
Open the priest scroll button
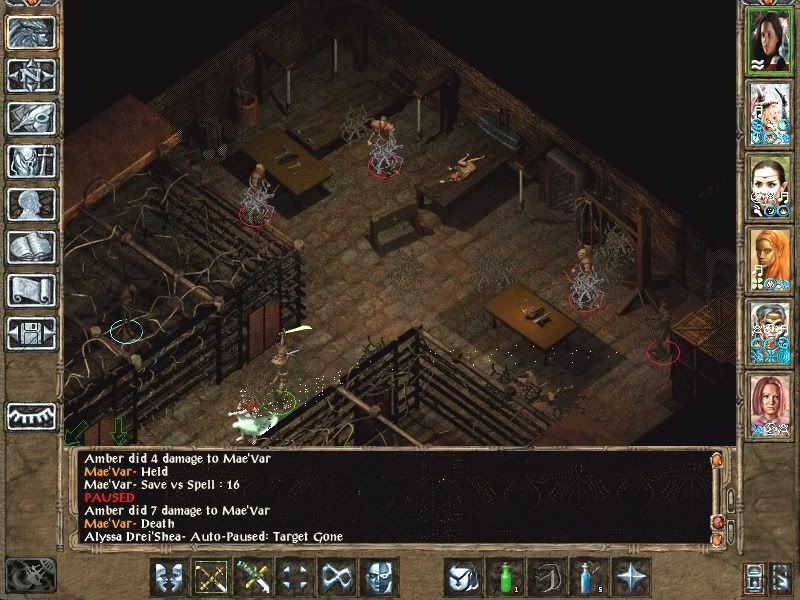32,290
